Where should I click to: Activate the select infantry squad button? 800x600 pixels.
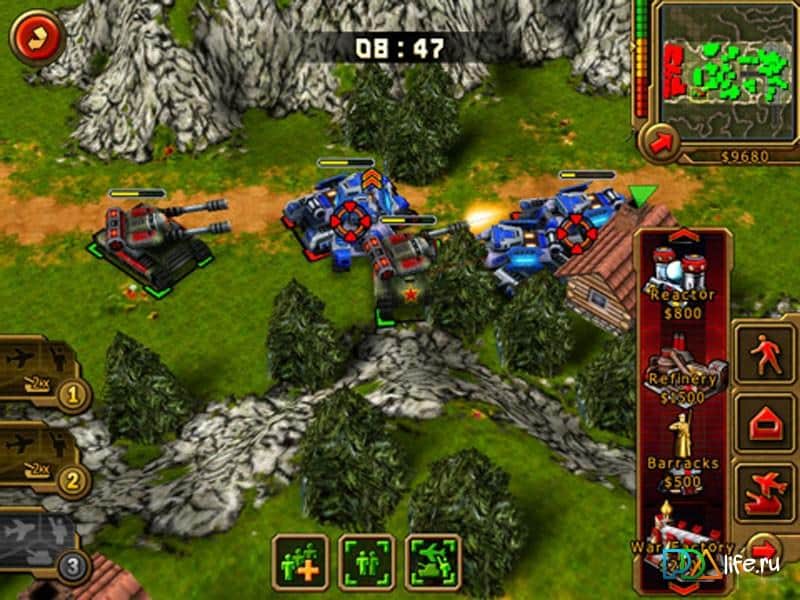pos(366,562)
